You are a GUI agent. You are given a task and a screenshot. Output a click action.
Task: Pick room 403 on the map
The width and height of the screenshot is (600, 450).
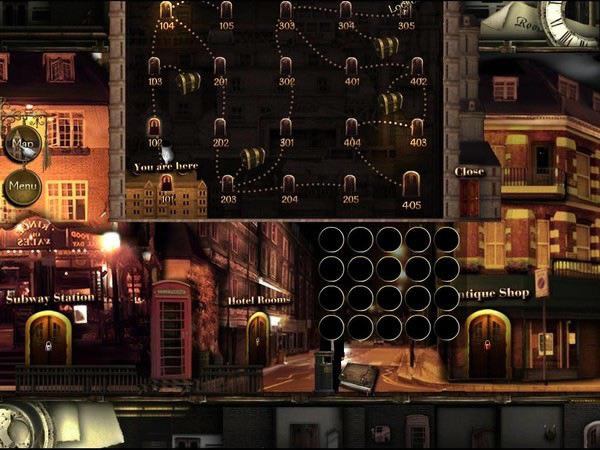tap(418, 128)
